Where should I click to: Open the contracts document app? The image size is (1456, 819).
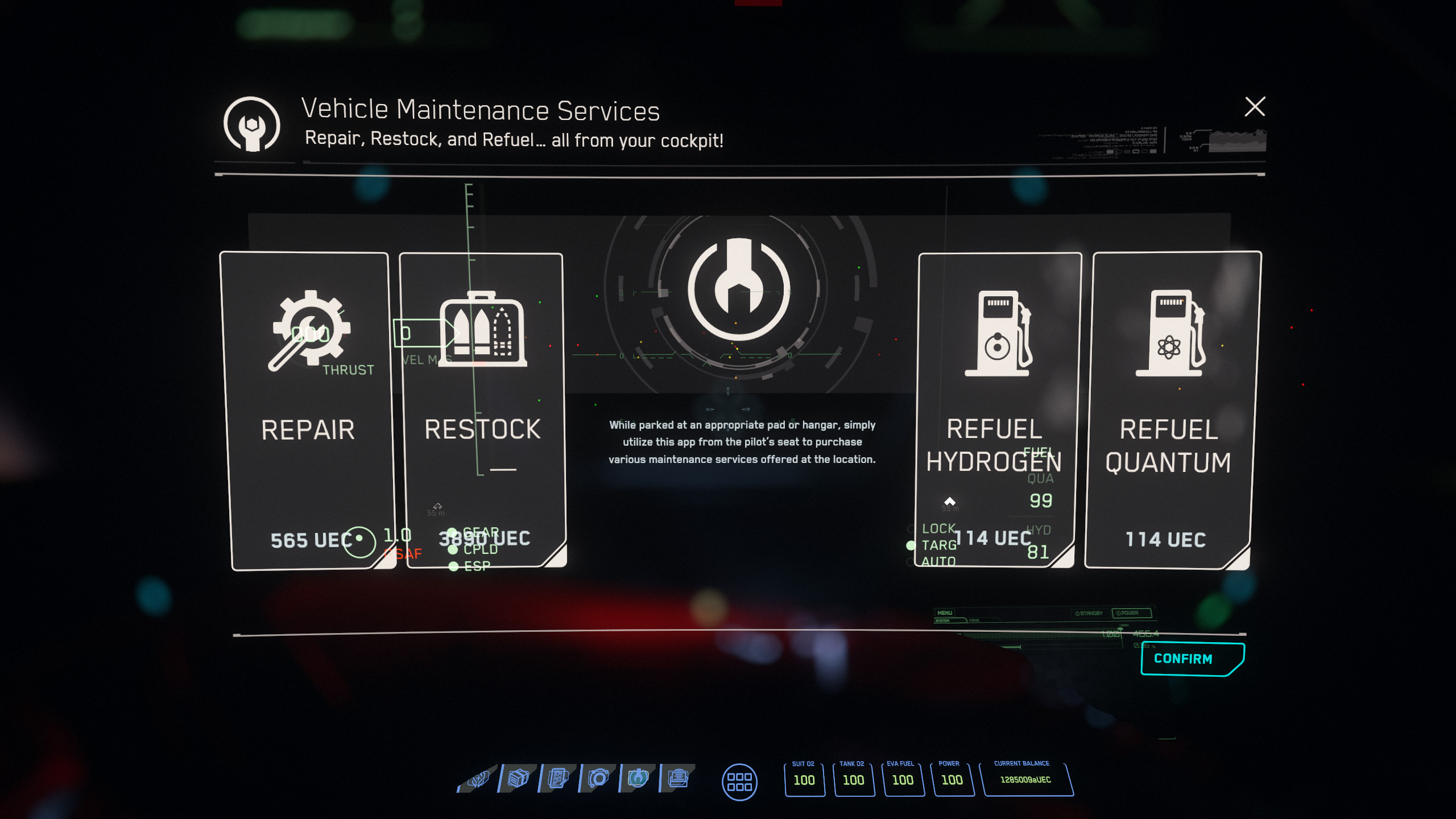(558, 778)
